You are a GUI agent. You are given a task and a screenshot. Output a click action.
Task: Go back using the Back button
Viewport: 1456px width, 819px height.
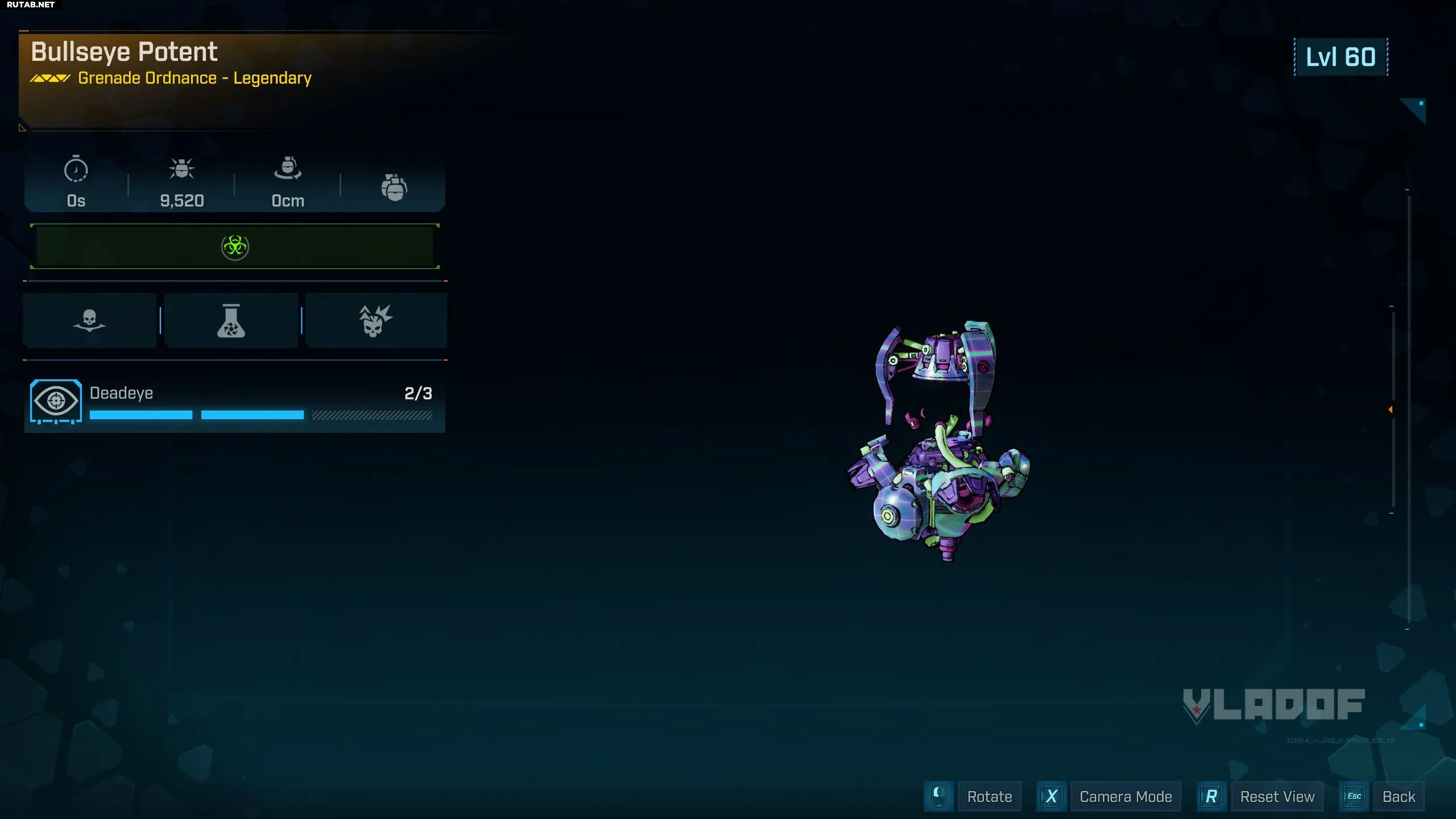(x=1398, y=796)
